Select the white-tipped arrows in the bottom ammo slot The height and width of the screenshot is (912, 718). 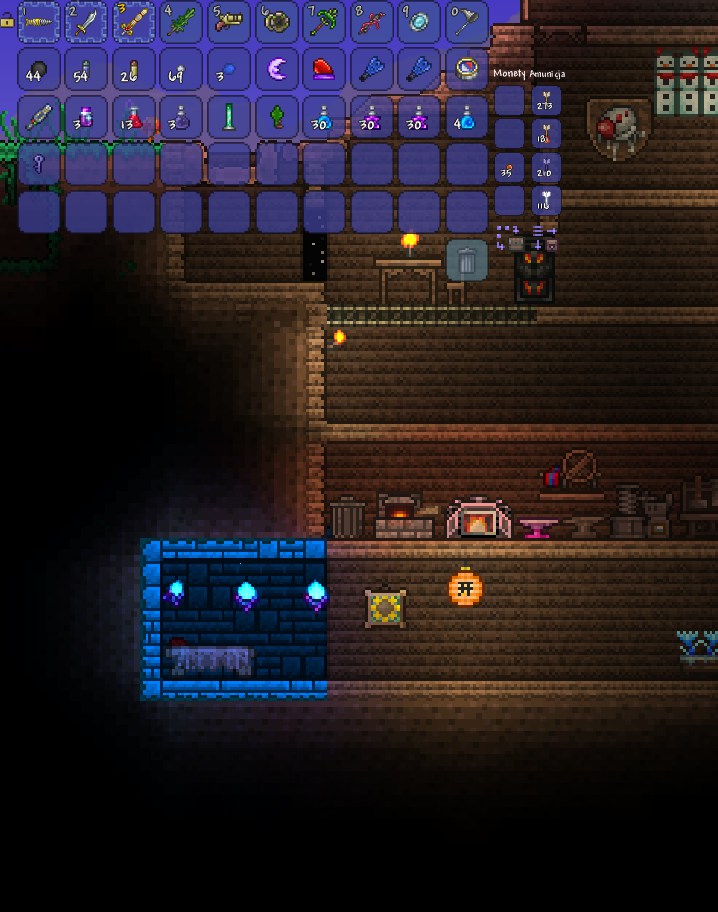546,201
